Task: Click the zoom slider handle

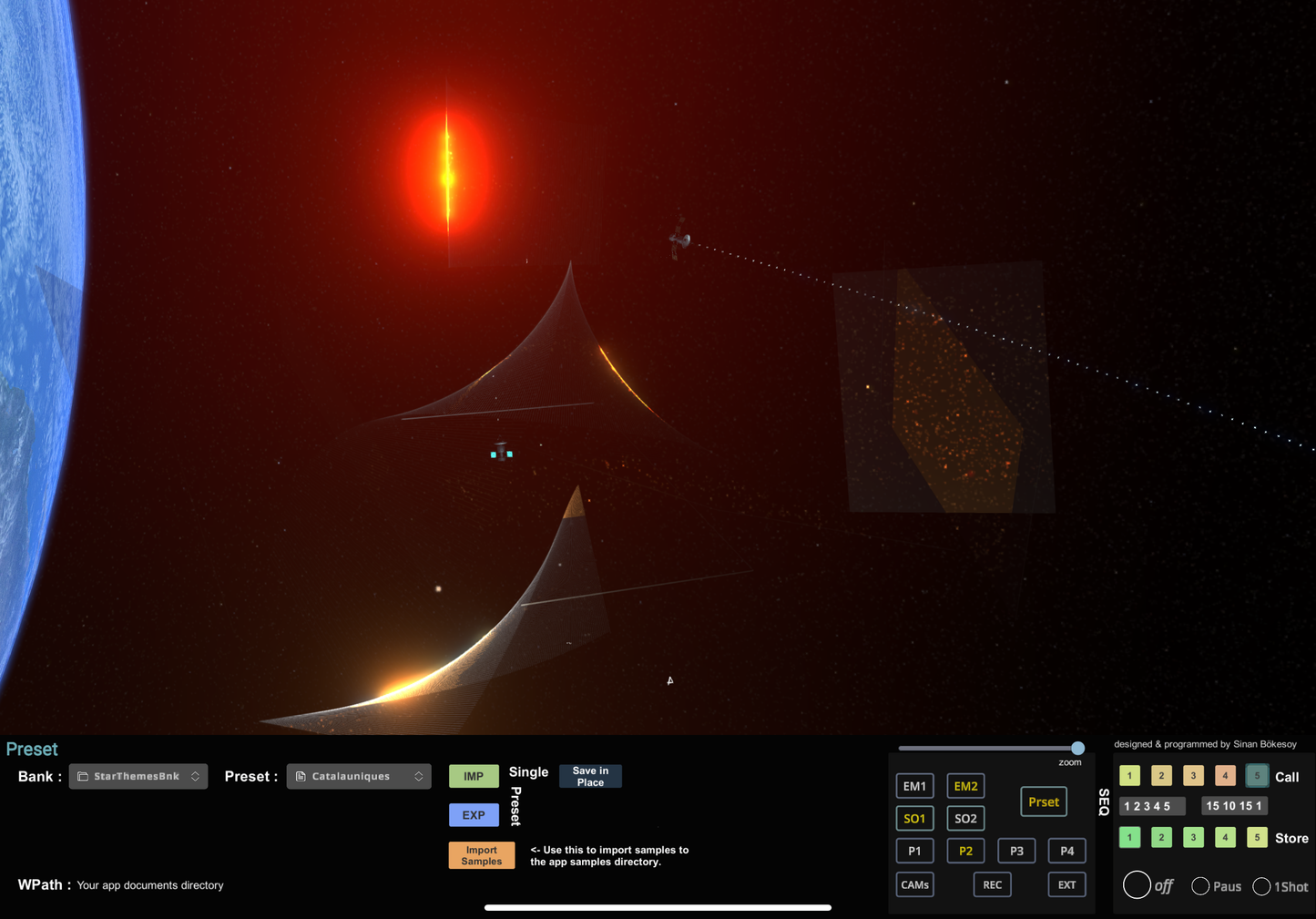Action: pyautogui.click(x=1077, y=748)
